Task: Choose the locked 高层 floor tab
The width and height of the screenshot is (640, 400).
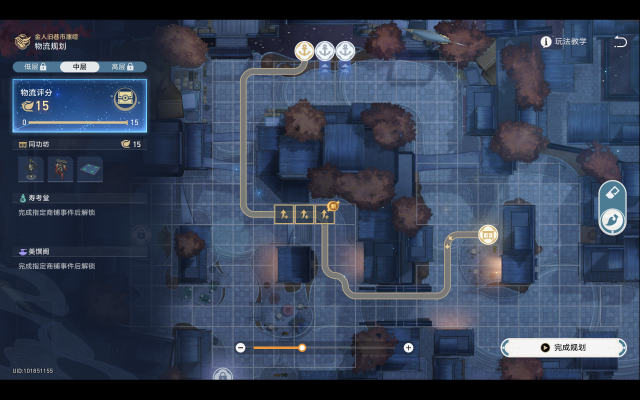Action: coord(124,66)
